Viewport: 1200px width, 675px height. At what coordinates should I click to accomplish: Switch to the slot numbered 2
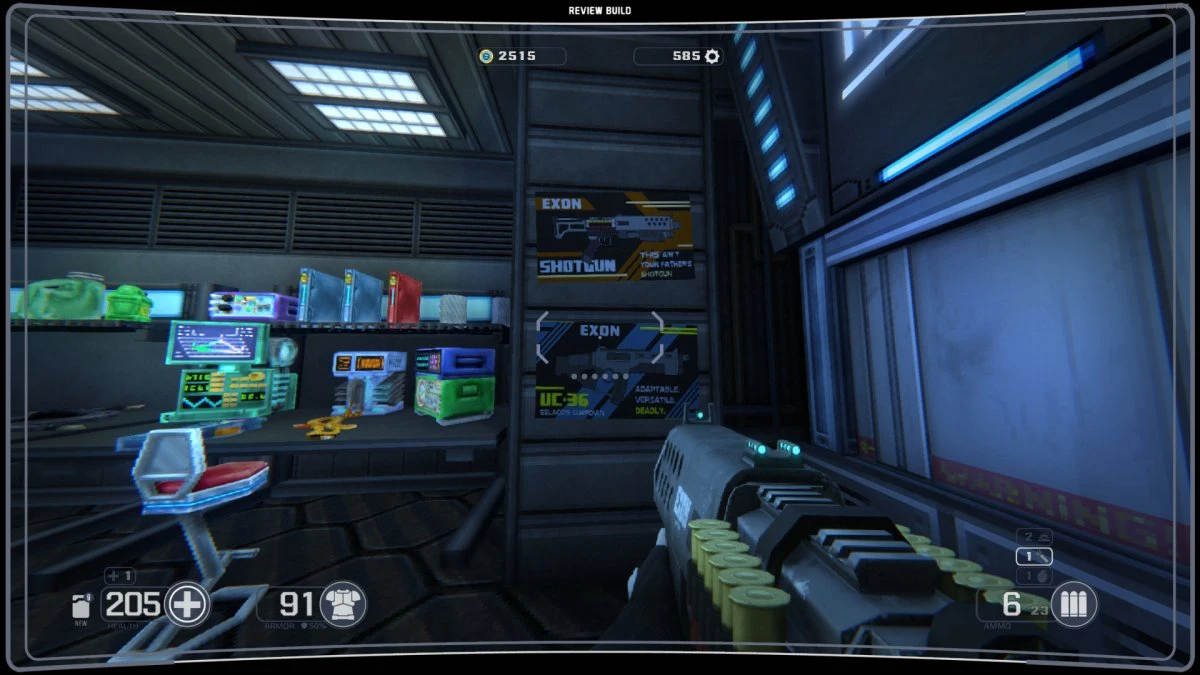[x=1034, y=537]
